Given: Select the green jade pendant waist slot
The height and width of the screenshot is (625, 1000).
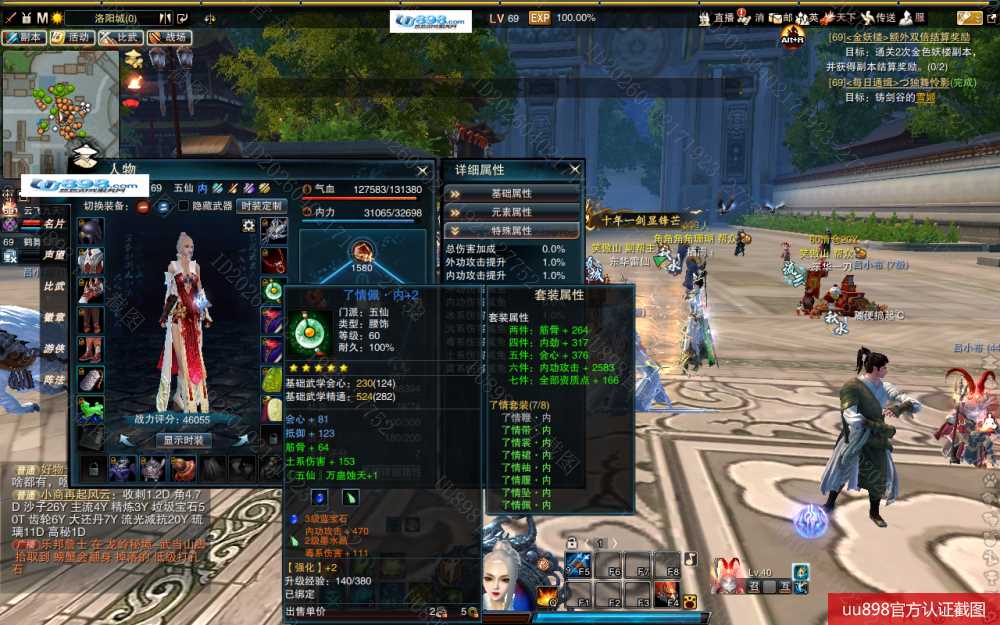Looking at the screenshot, I should (x=273, y=290).
